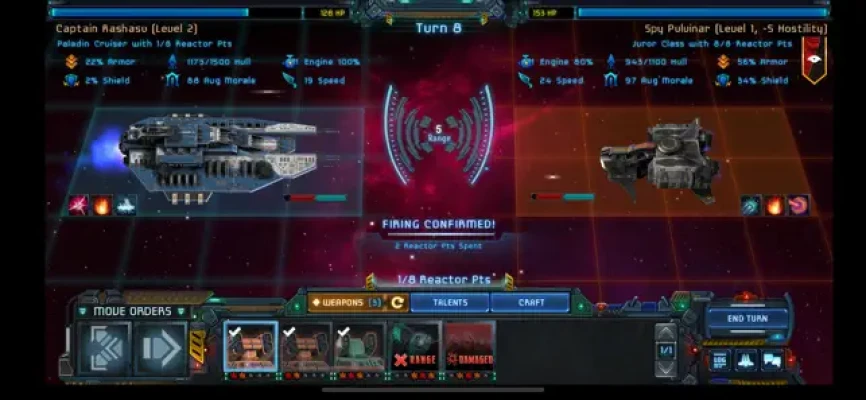The width and height of the screenshot is (866, 400).
Task: Order ship to move forward (right arrow)
Action: (x=160, y=349)
